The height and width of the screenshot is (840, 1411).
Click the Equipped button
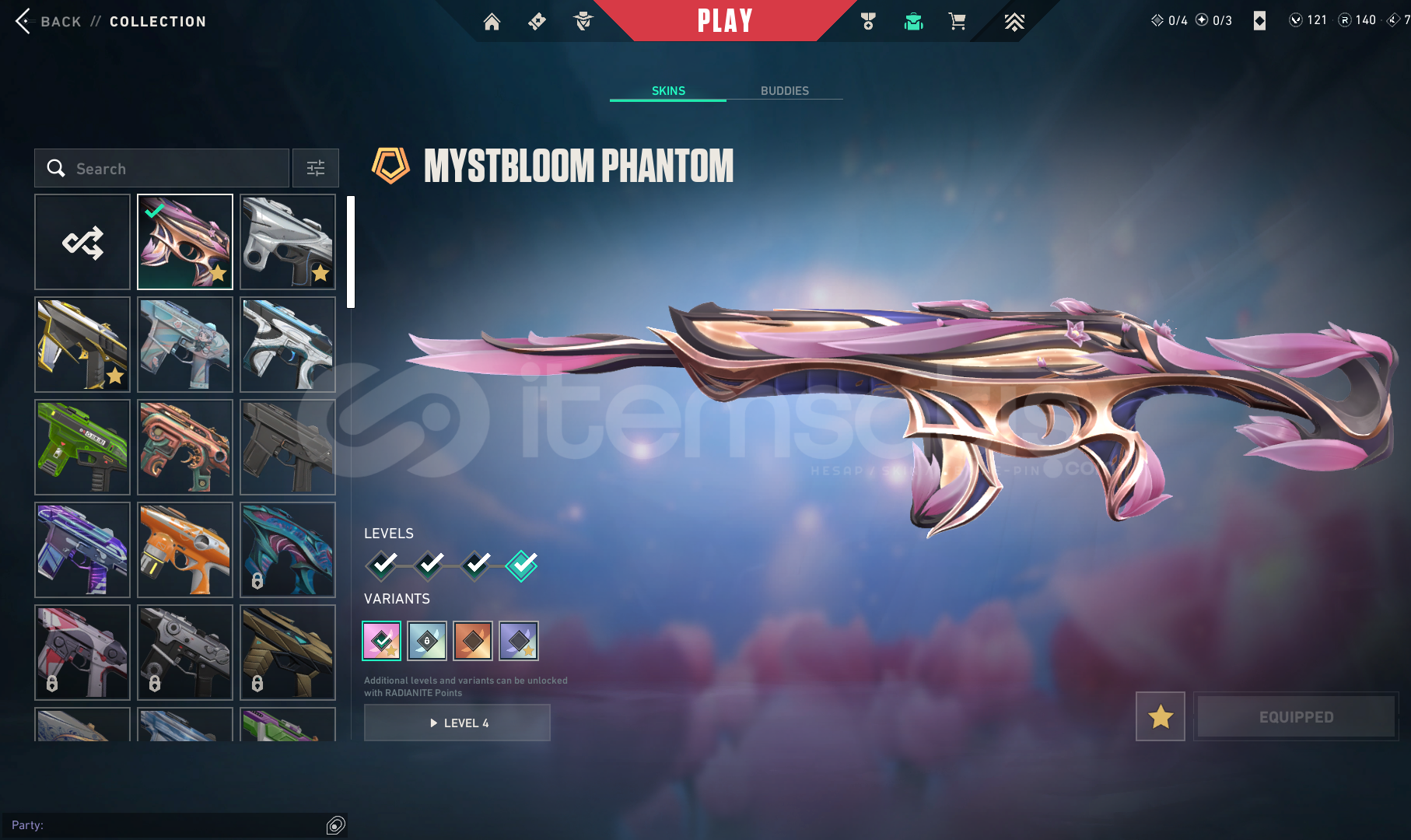[x=1296, y=716]
